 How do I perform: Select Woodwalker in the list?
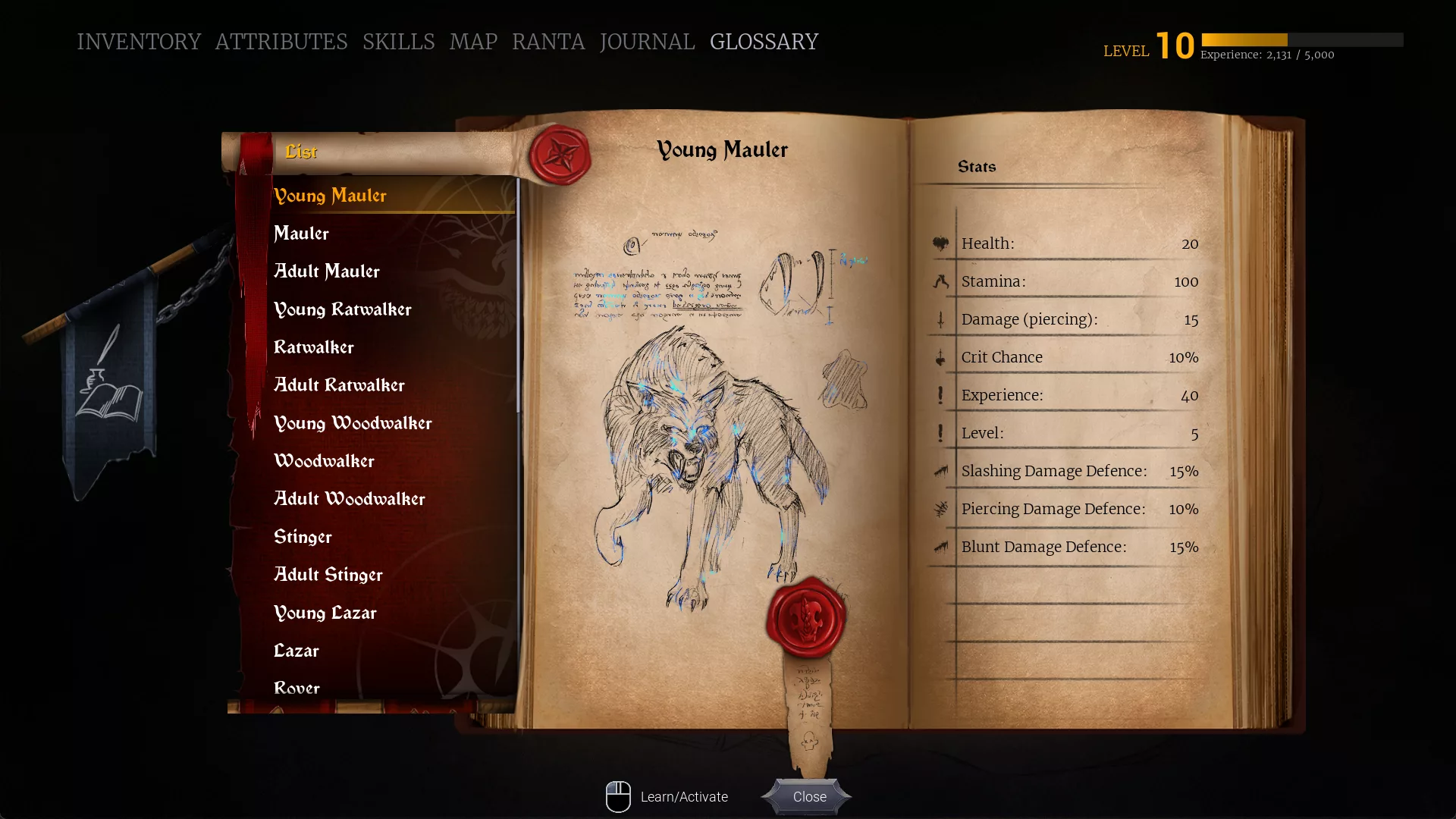click(325, 461)
